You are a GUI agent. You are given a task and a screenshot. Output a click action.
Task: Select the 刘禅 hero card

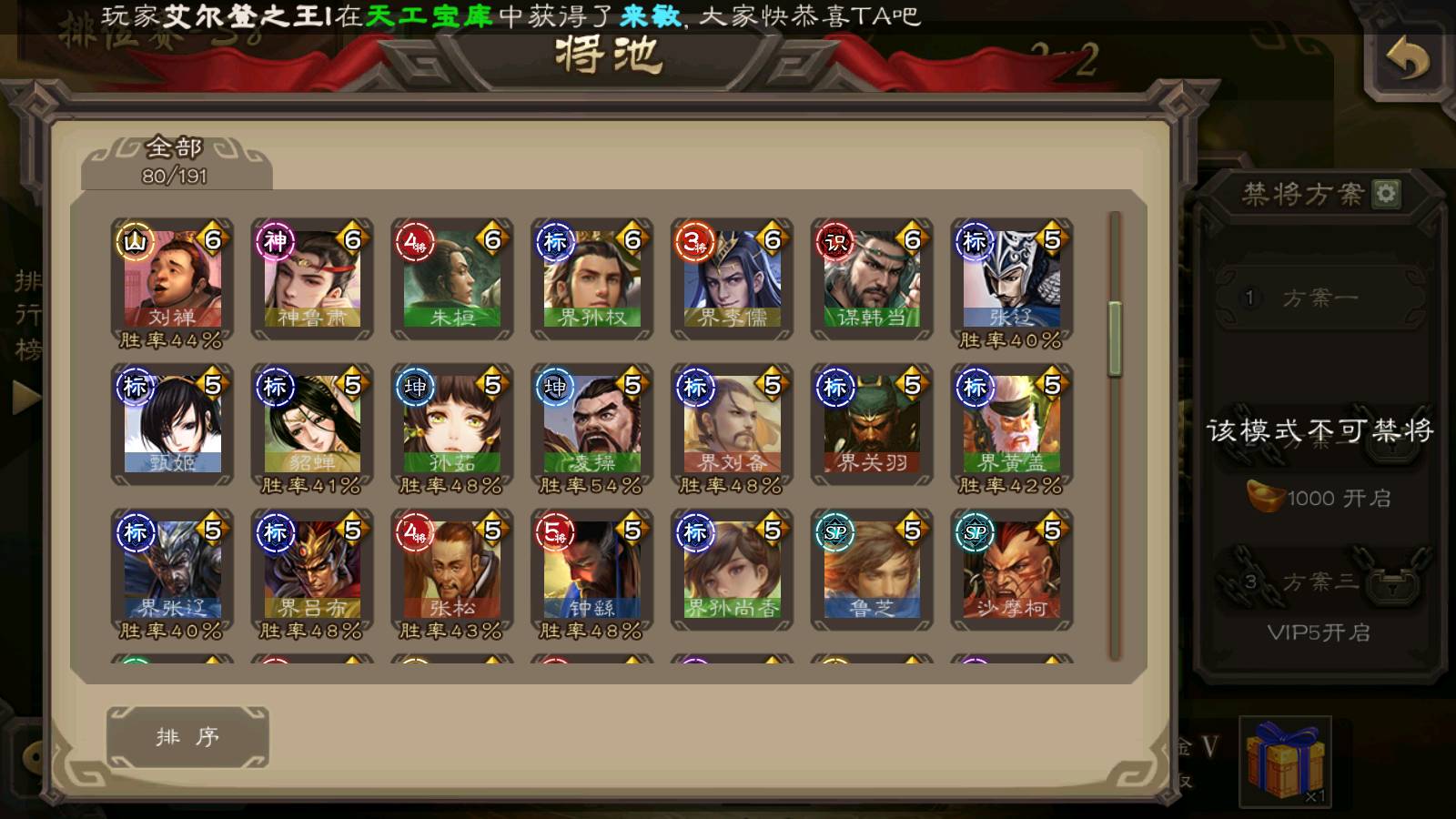point(172,279)
